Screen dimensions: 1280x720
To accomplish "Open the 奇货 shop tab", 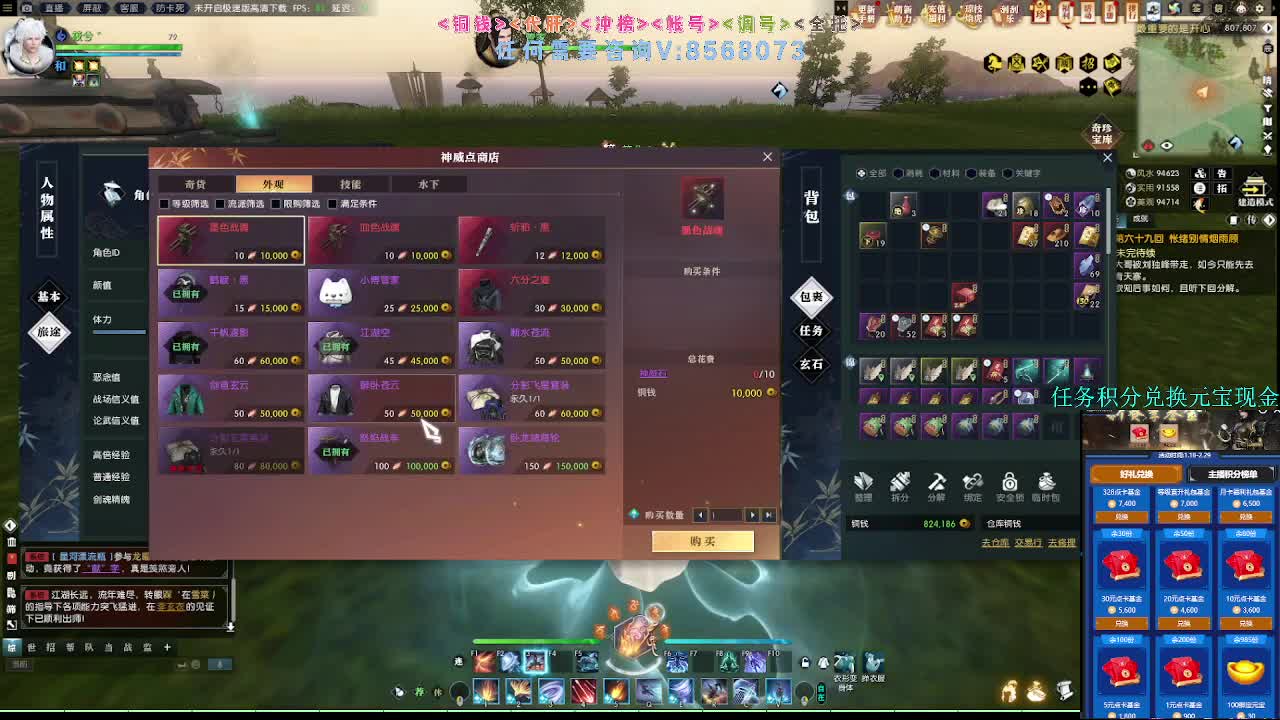I will [194, 184].
